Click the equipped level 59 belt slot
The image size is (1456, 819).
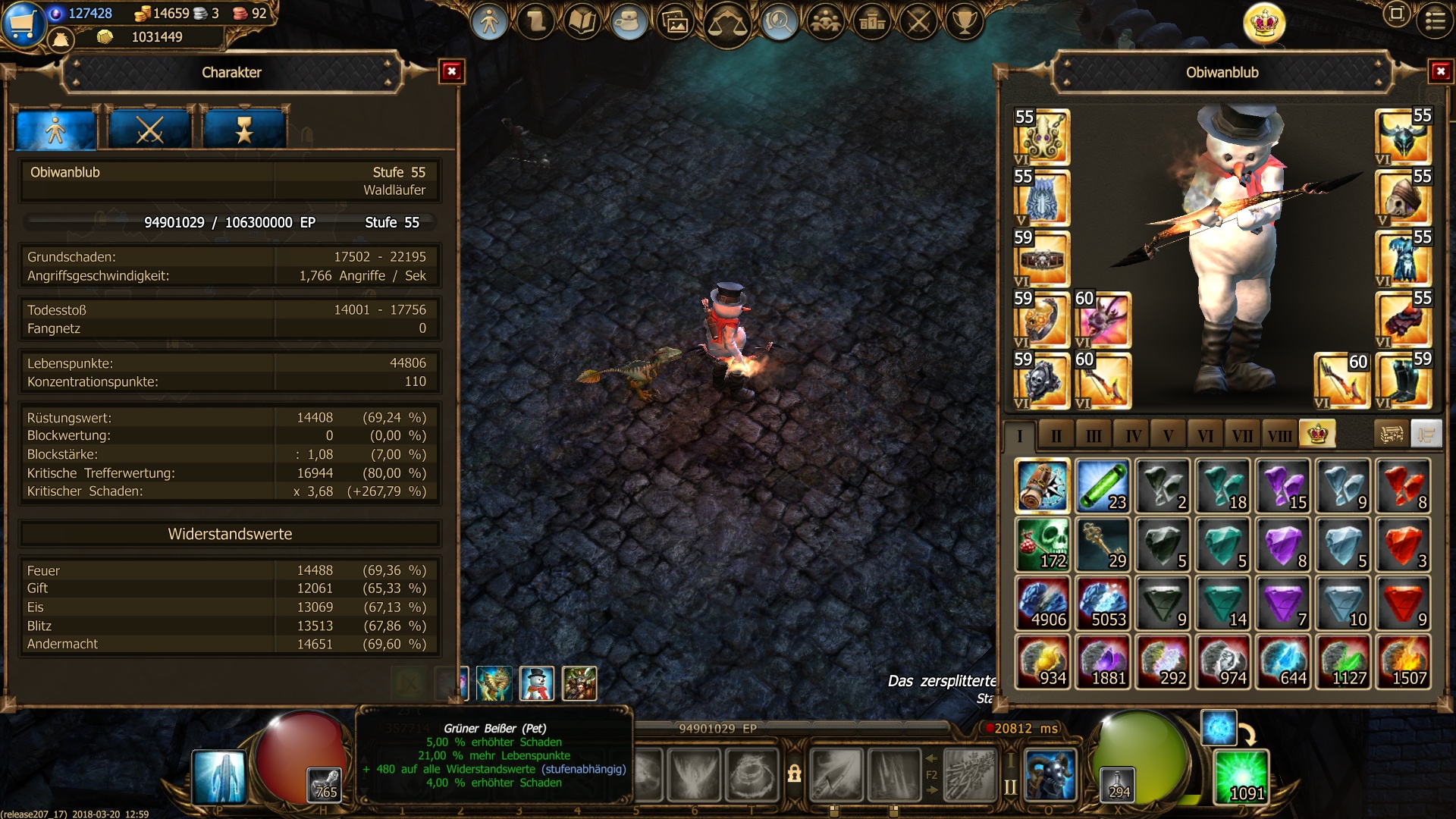1042,259
